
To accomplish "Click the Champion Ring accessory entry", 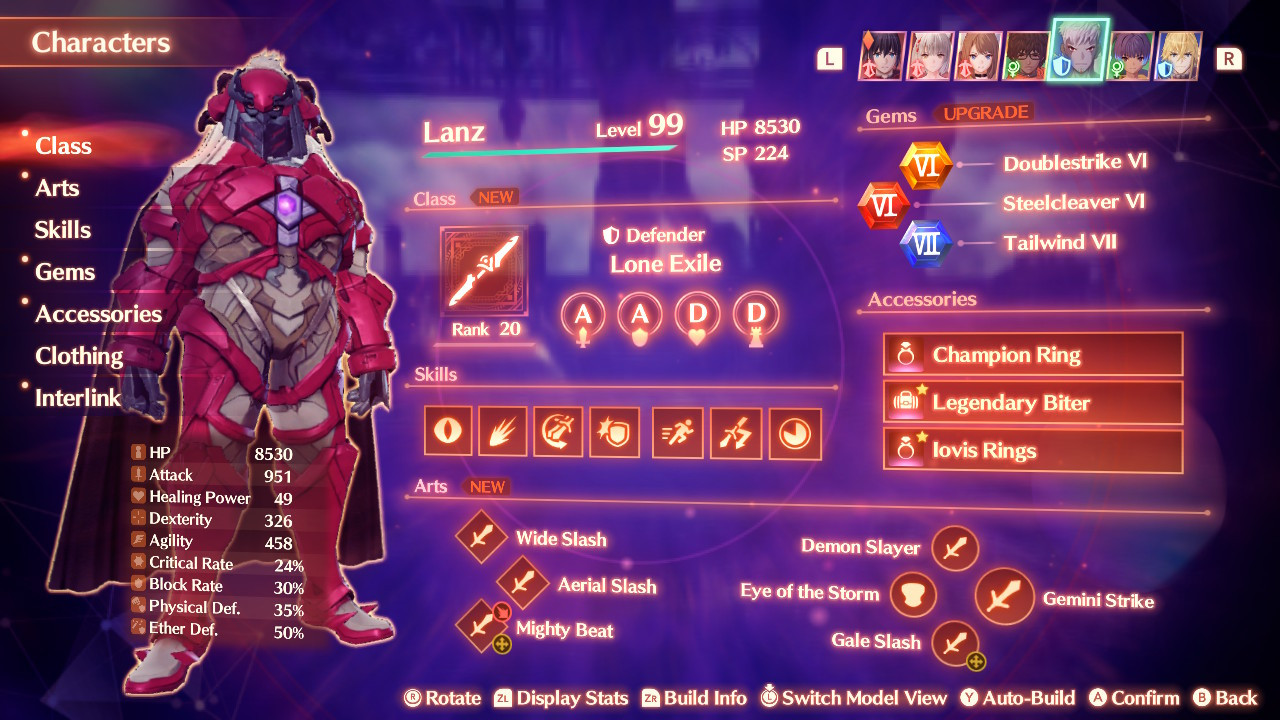I will pyautogui.click(x=1032, y=353).
